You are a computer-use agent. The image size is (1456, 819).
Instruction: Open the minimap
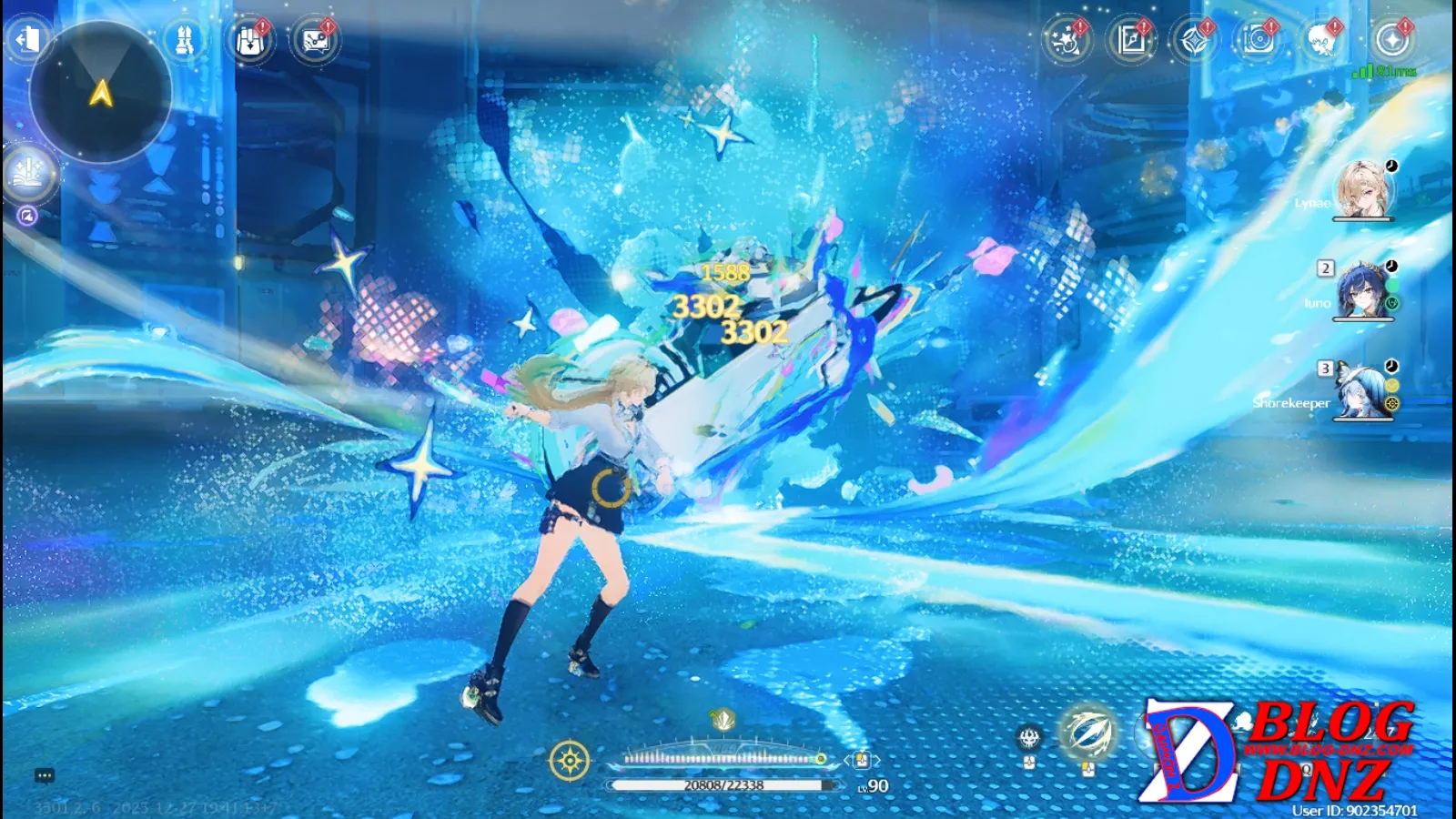click(x=101, y=92)
